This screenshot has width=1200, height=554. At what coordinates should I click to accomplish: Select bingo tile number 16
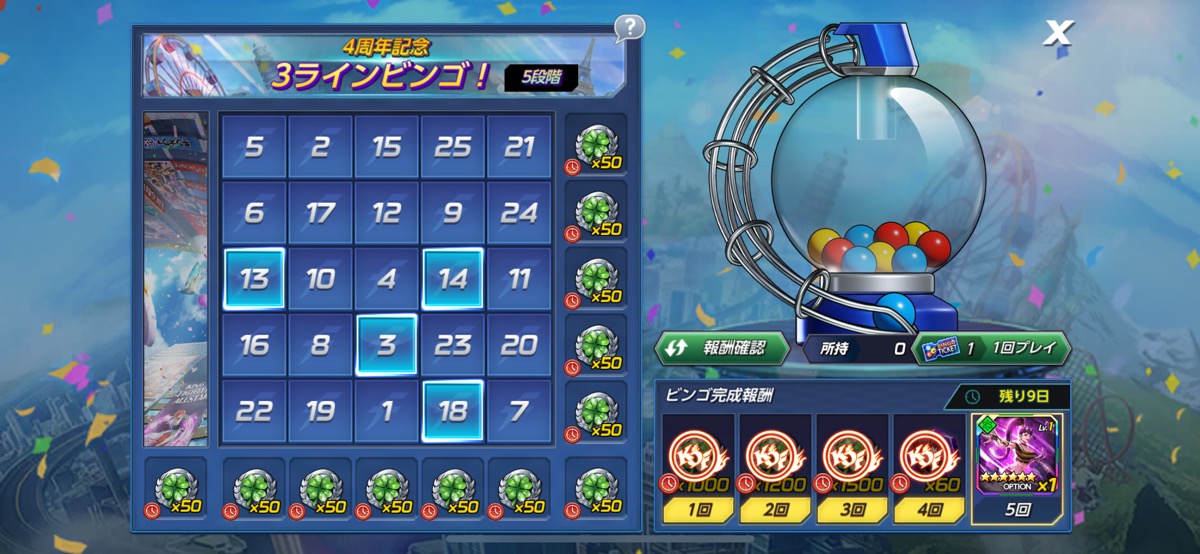coord(254,345)
